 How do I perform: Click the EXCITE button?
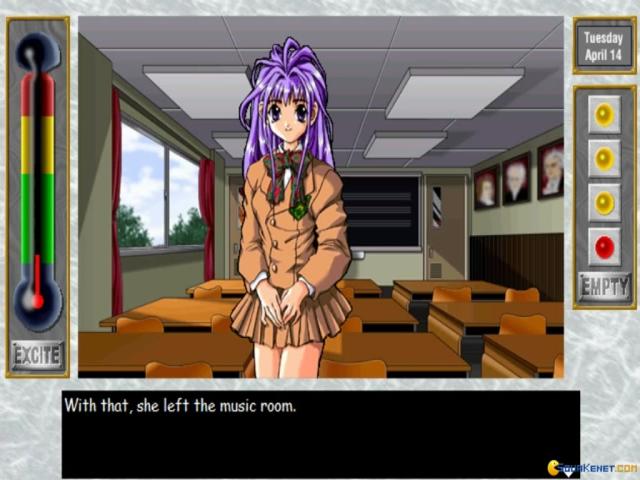tap(37, 355)
